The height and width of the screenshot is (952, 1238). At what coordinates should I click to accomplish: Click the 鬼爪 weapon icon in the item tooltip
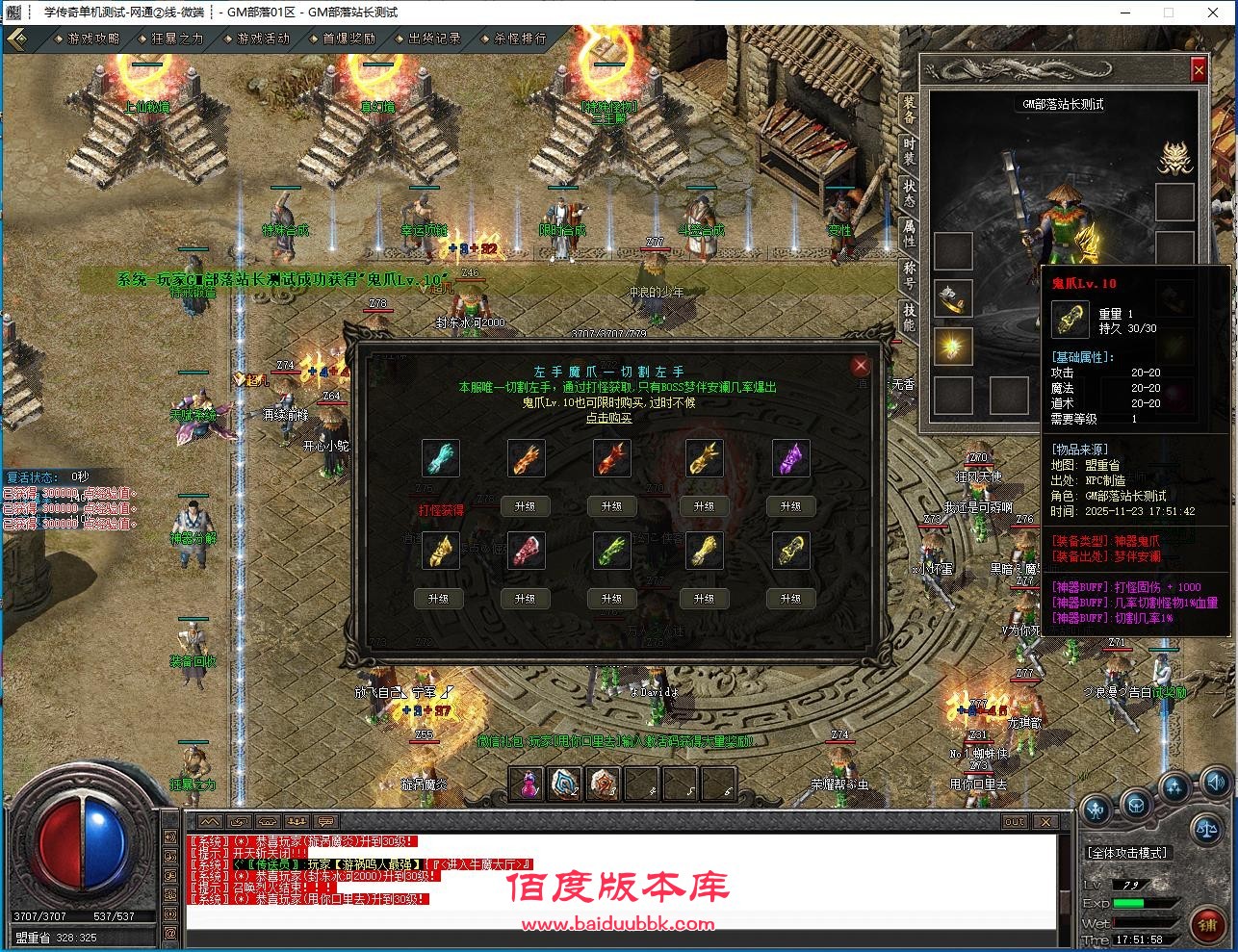click(x=1069, y=318)
